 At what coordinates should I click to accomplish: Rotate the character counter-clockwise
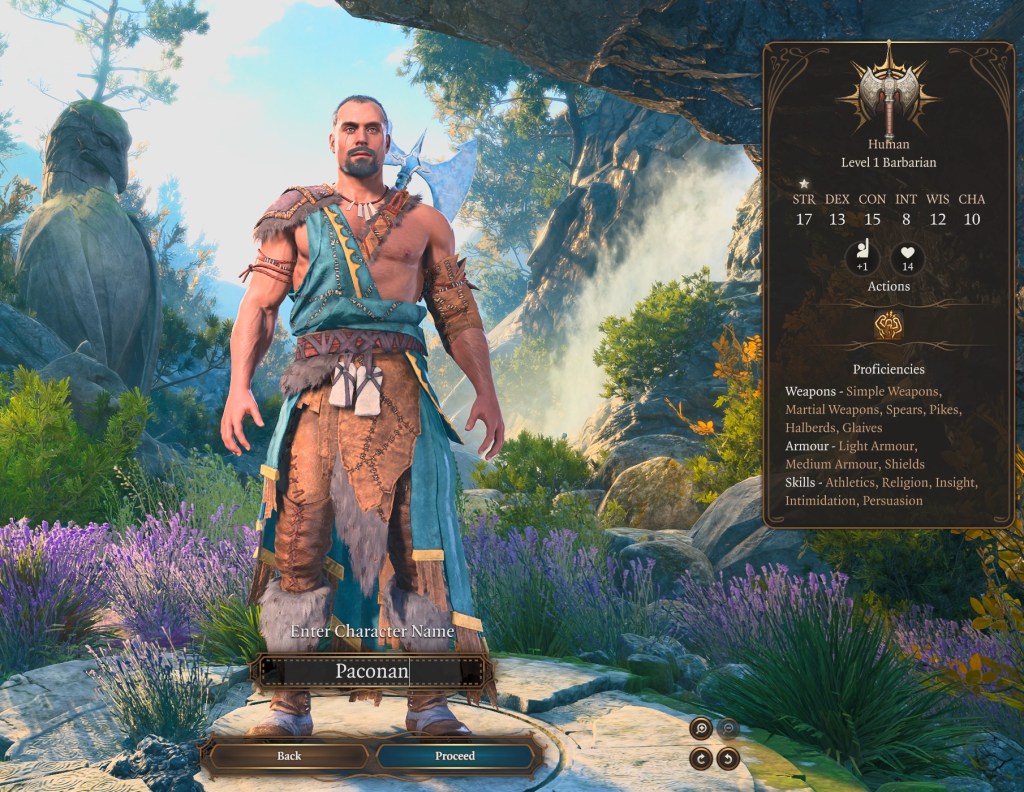(x=728, y=758)
